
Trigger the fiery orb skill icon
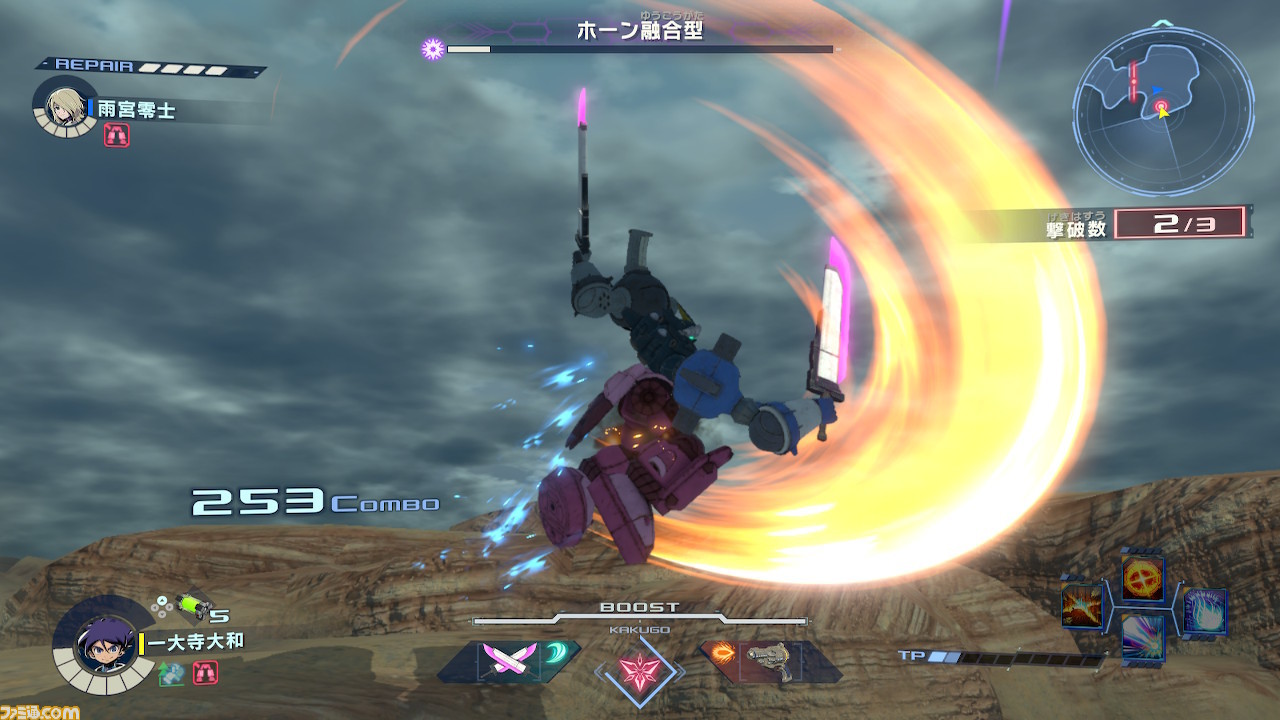pyautogui.click(x=1141, y=577)
